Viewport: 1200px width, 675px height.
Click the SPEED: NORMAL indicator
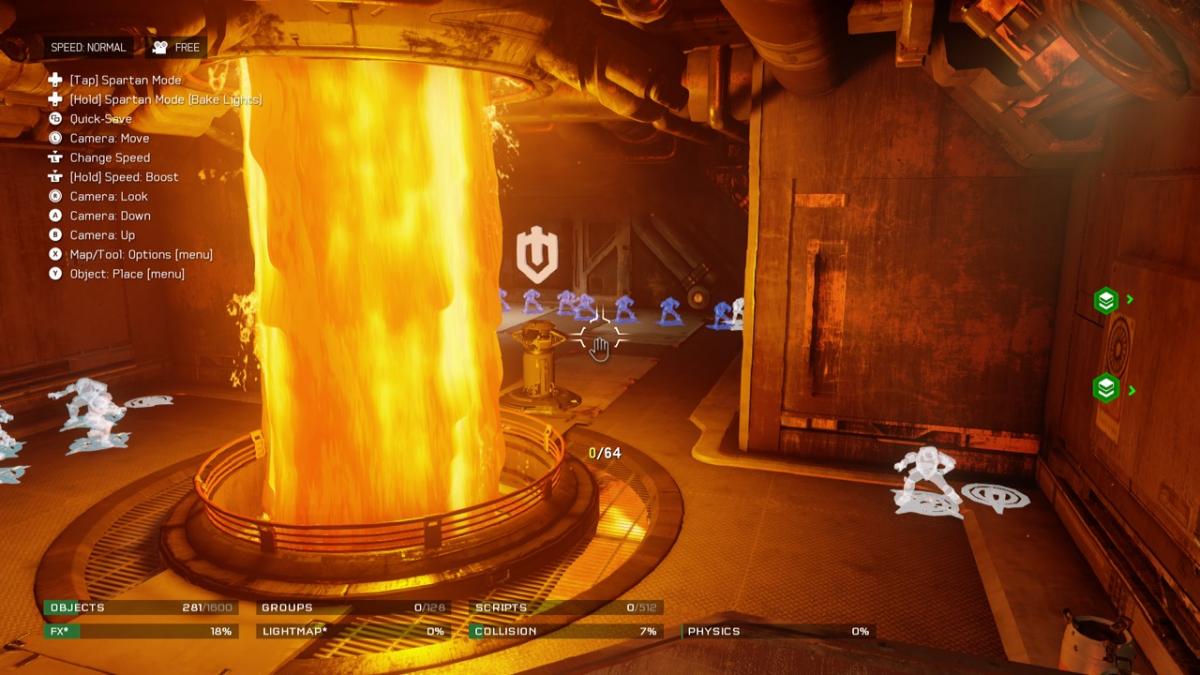tap(89, 47)
